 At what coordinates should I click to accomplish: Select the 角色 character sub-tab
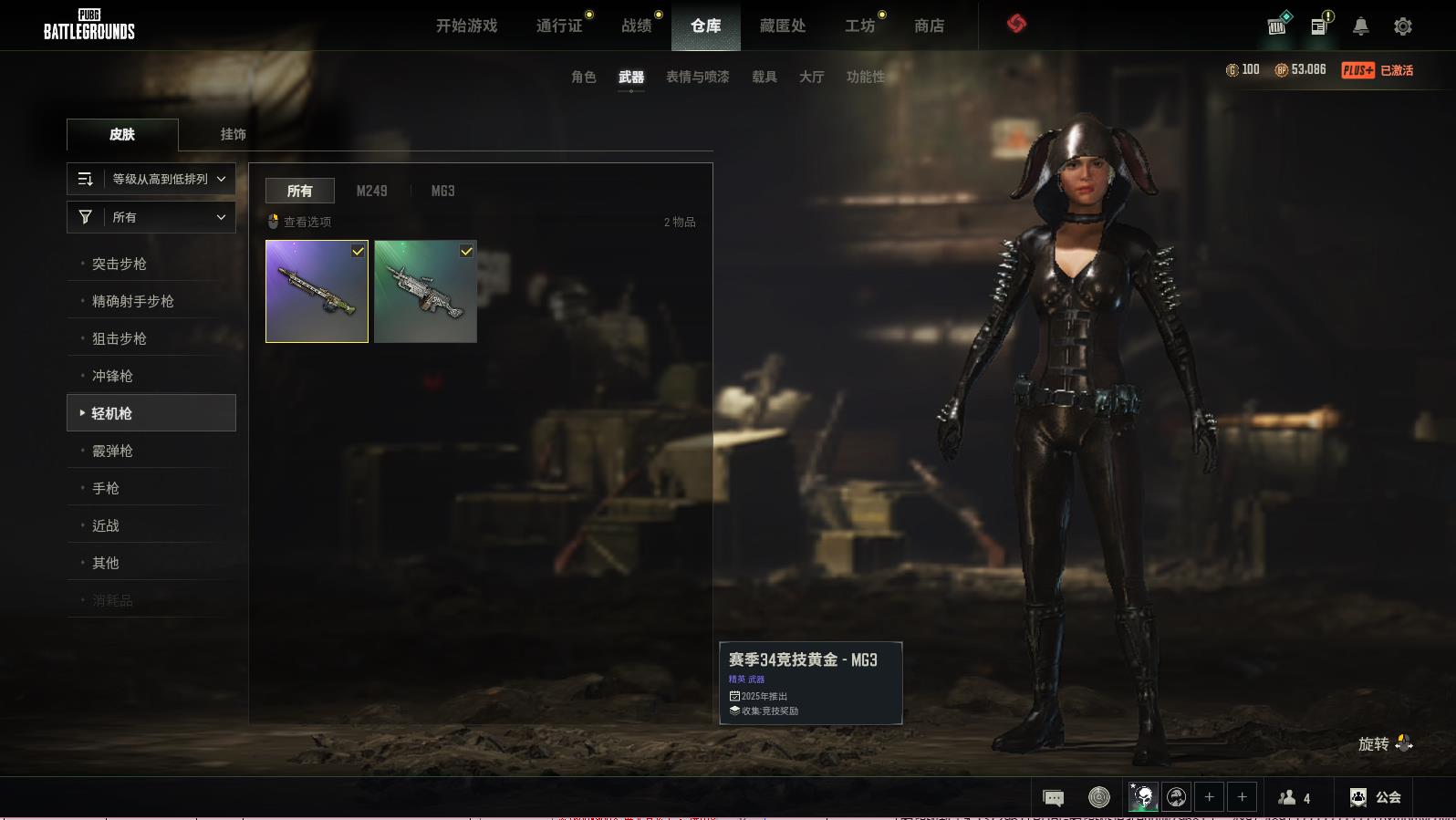click(x=584, y=77)
